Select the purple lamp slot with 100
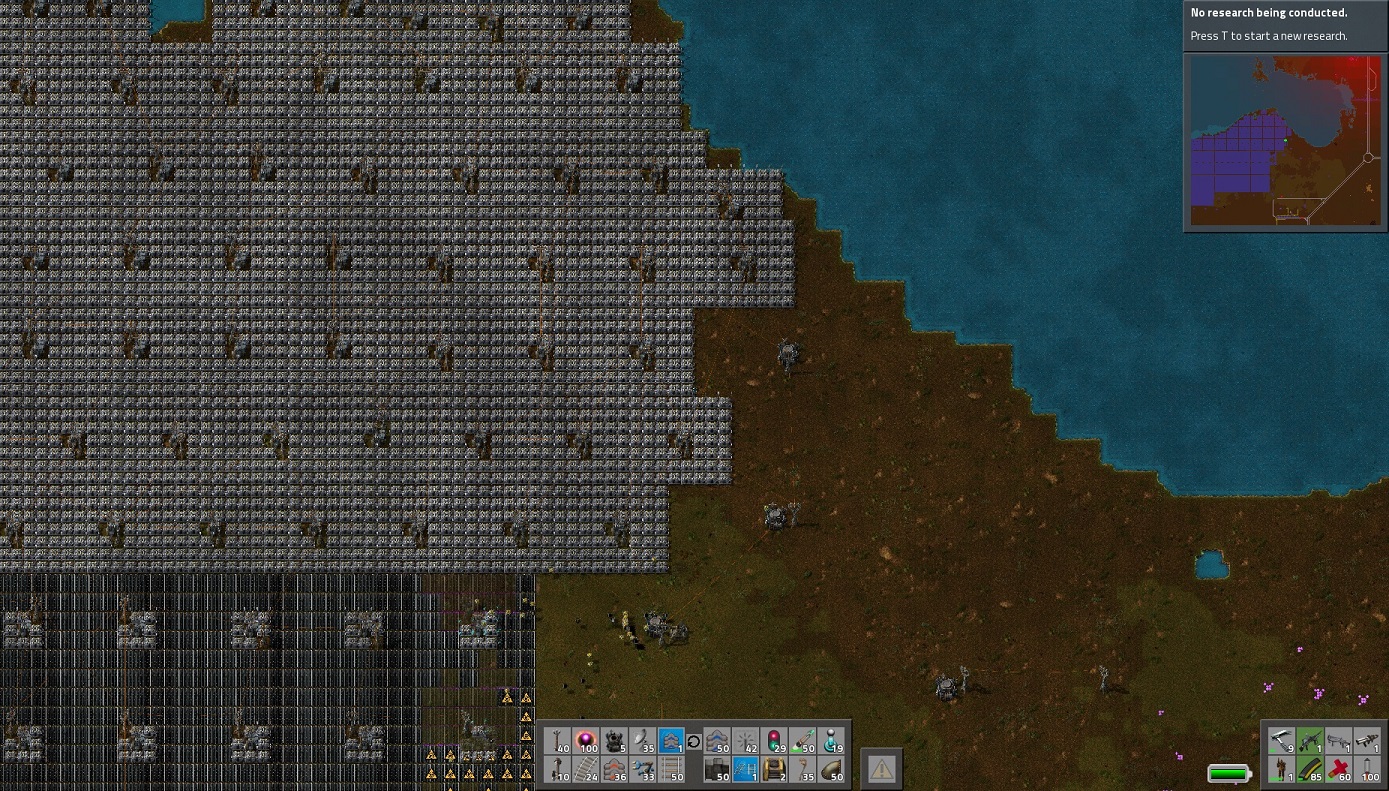 (x=587, y=741)
